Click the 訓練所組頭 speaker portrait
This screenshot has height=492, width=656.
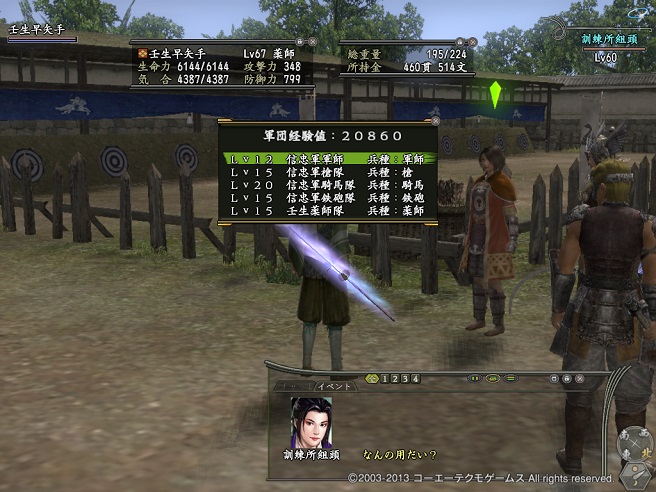tap(311, 422)
